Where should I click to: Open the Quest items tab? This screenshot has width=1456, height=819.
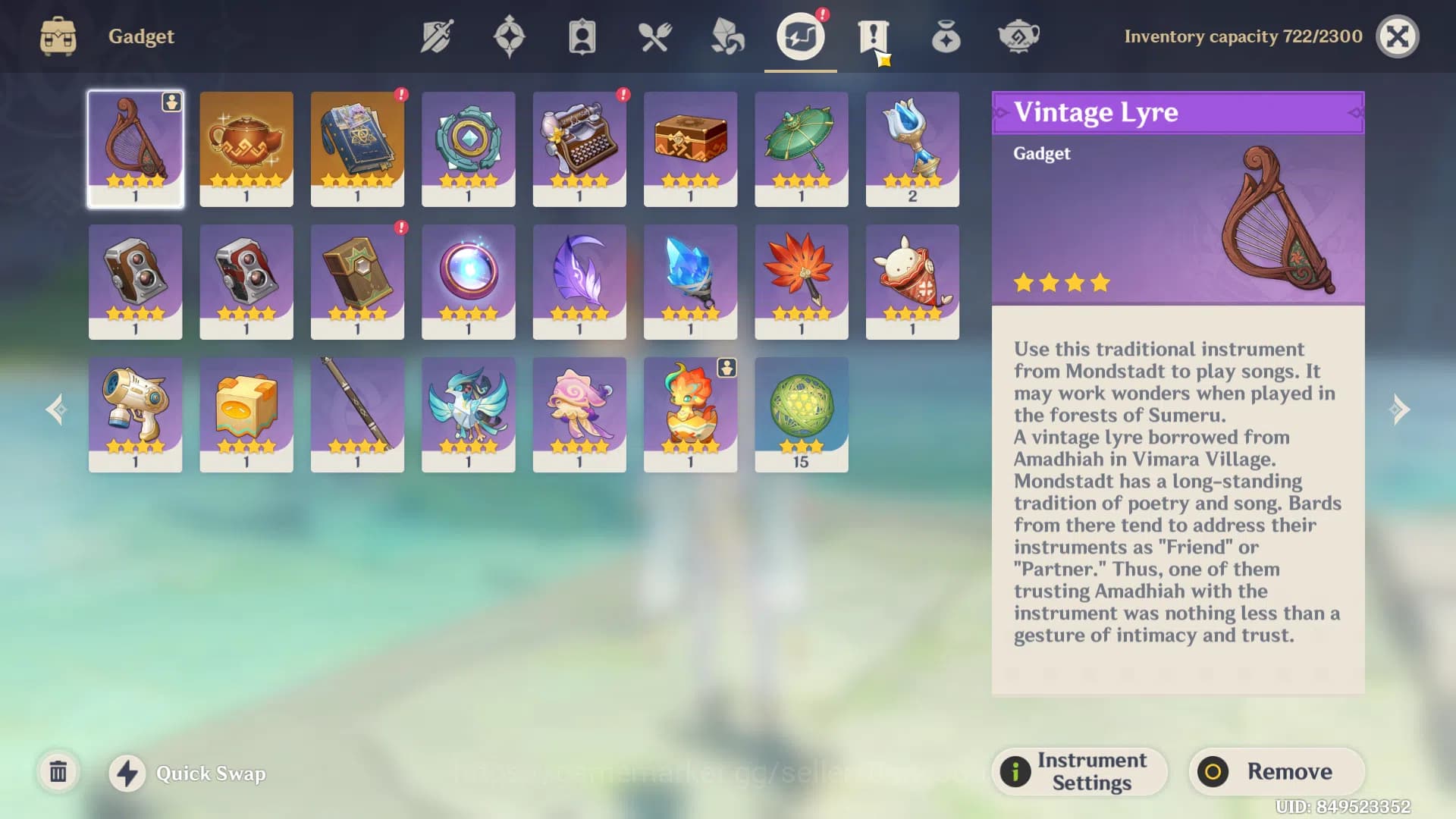(x=873, y=36)
